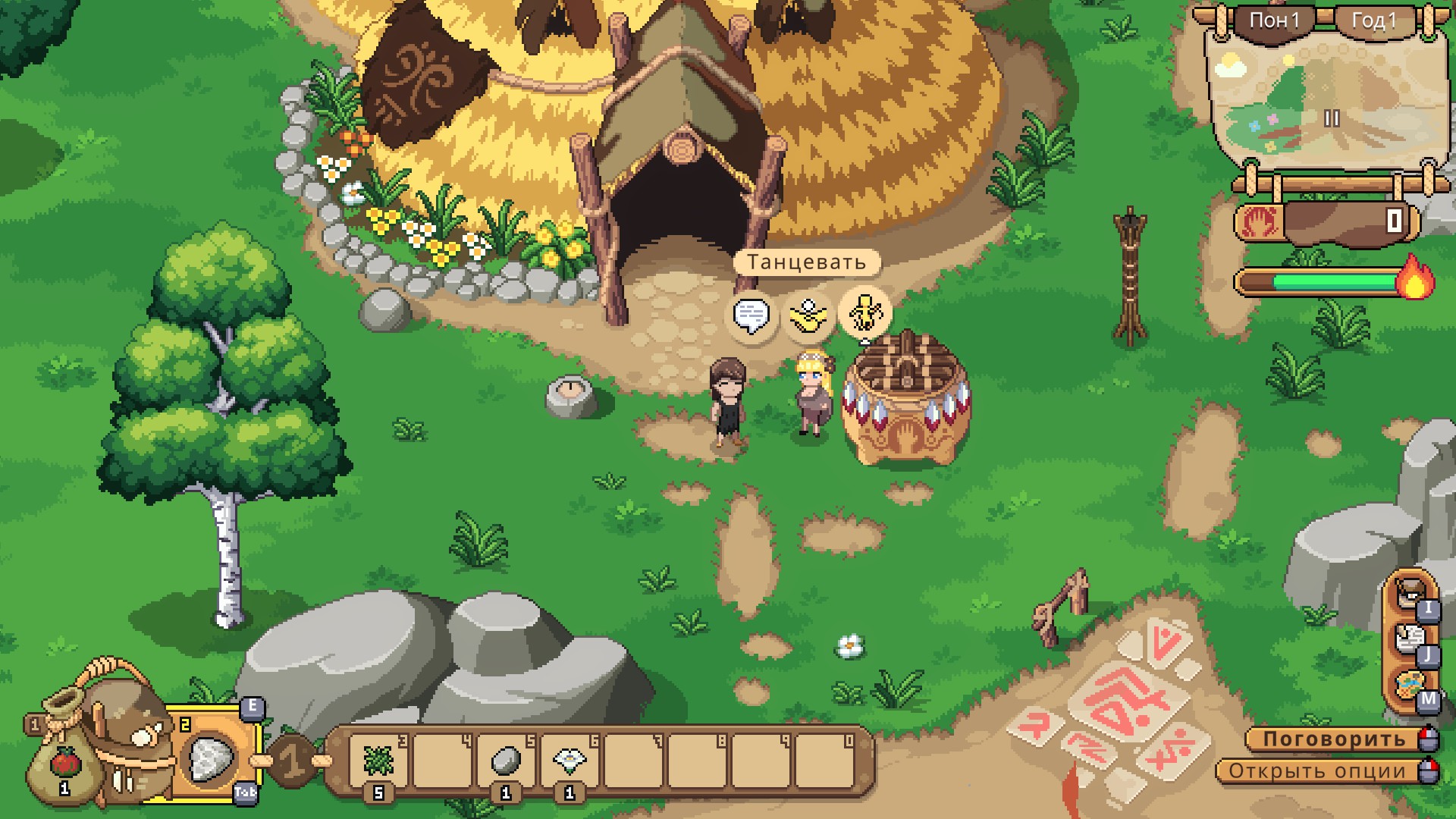Image resolution: width=1456 pixels, height=819 pixels.
Task: Open the world map icon
Action: point(1410,686)
